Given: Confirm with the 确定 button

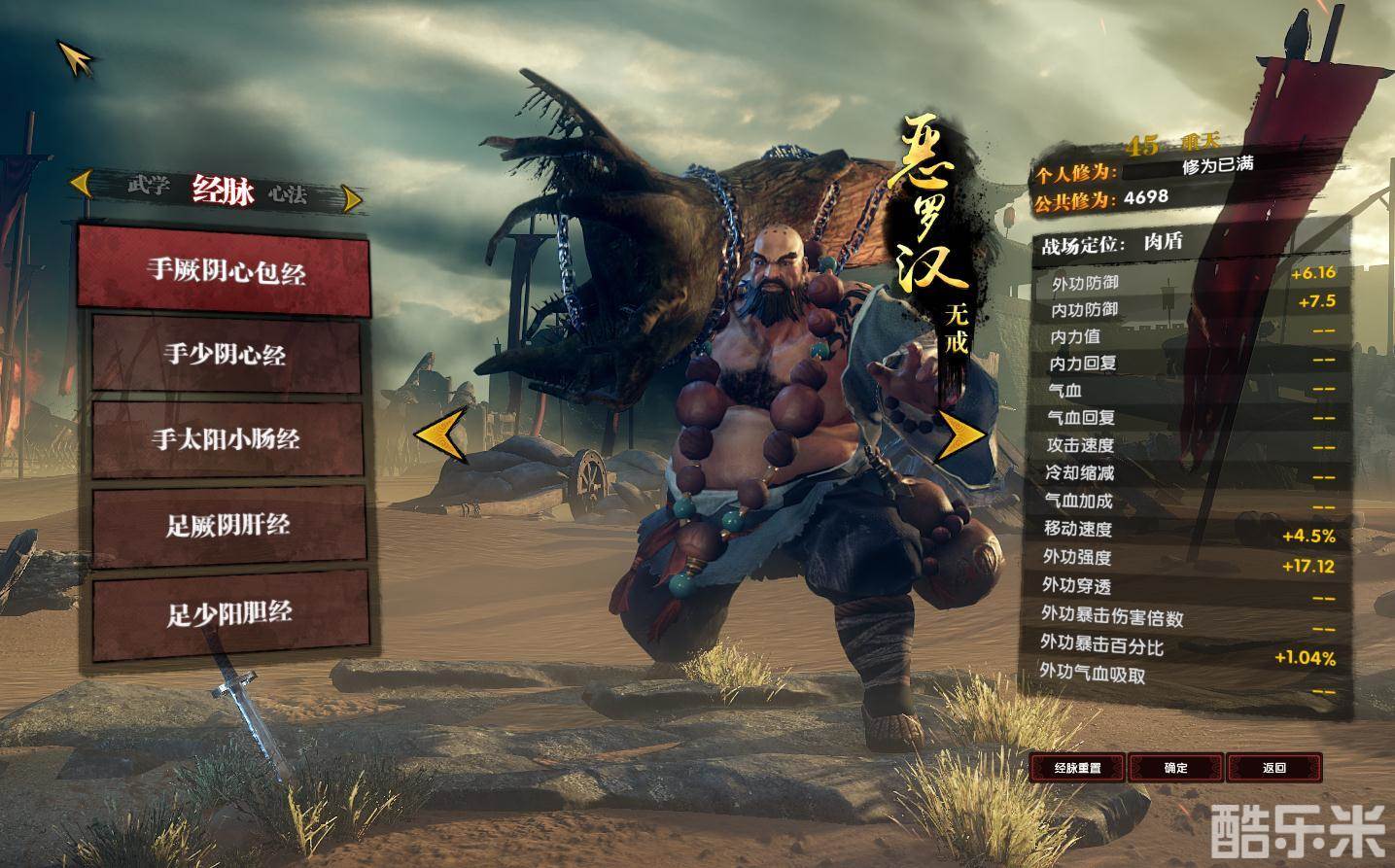Looking at the screenshot, I should [x=1175, y=768].
